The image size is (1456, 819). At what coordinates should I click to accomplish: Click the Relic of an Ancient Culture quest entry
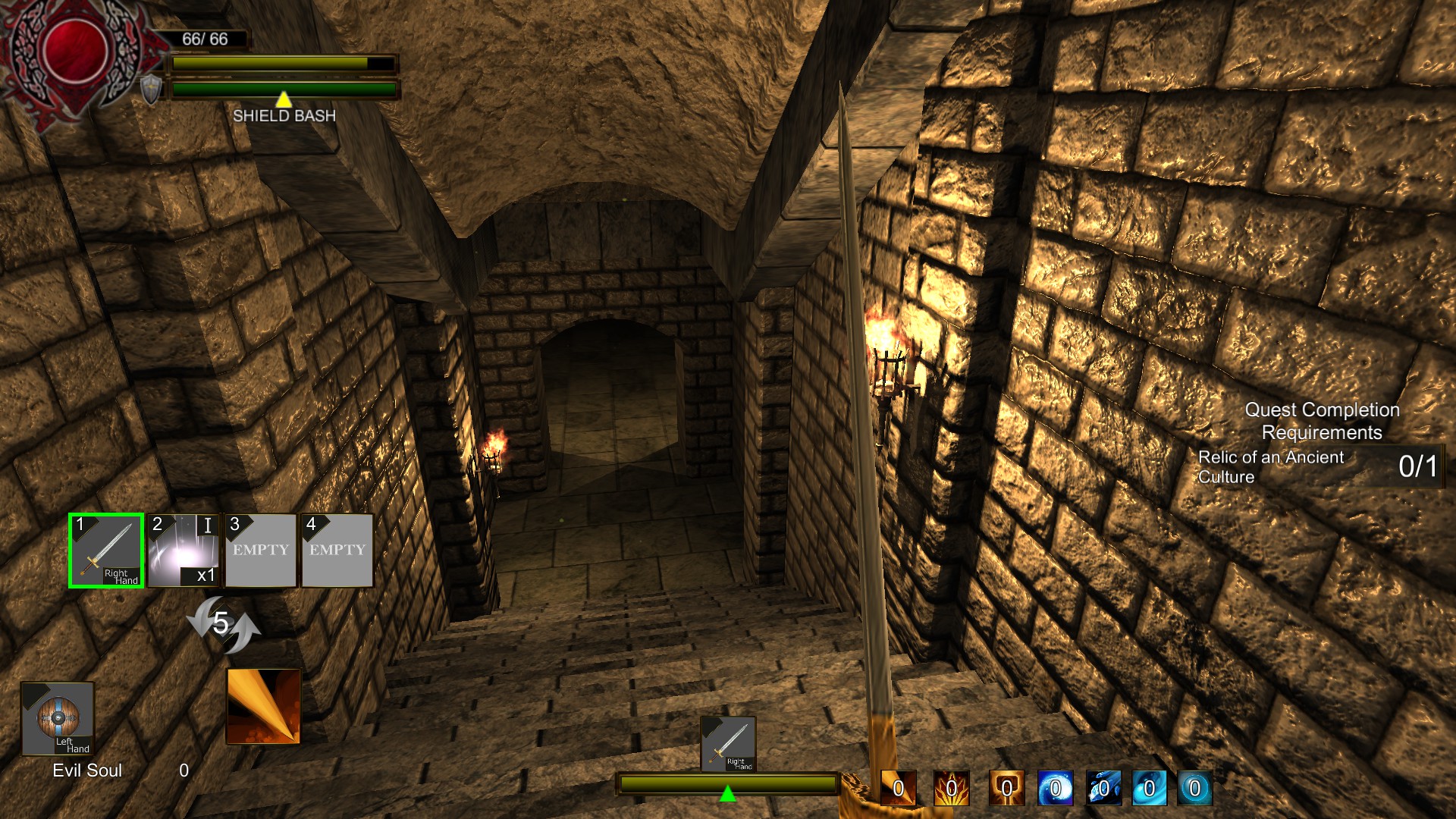coord(1271,466)
